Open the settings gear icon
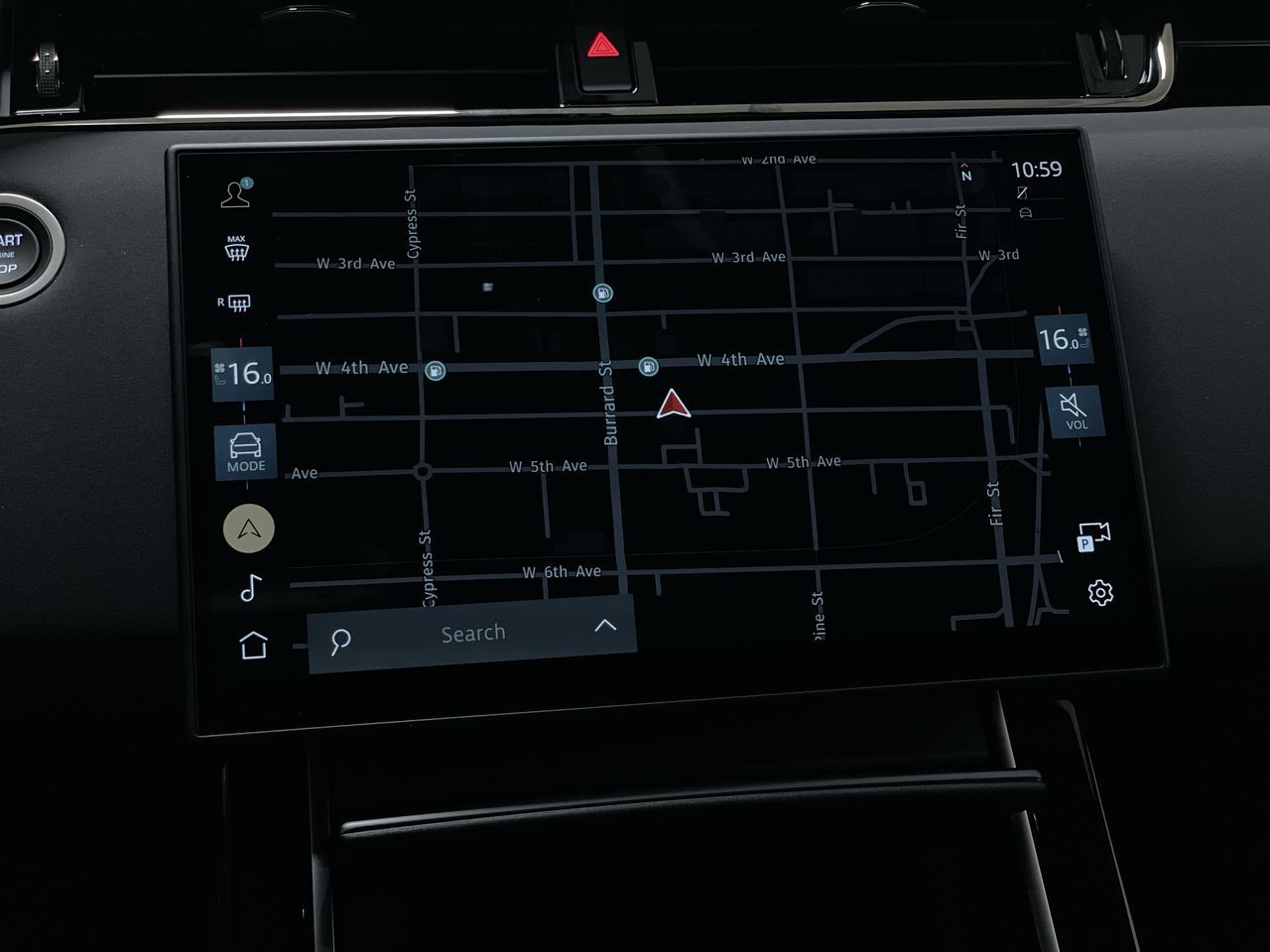The width and height of the screenshot is (1270, 952). point(1099,593)
